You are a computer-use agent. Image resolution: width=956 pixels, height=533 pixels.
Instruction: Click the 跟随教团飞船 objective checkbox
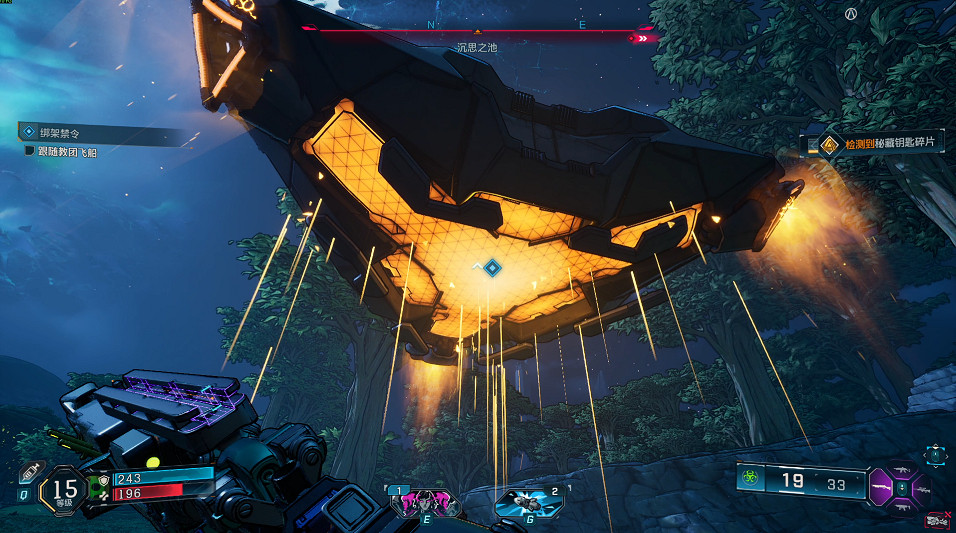point(30,151)
